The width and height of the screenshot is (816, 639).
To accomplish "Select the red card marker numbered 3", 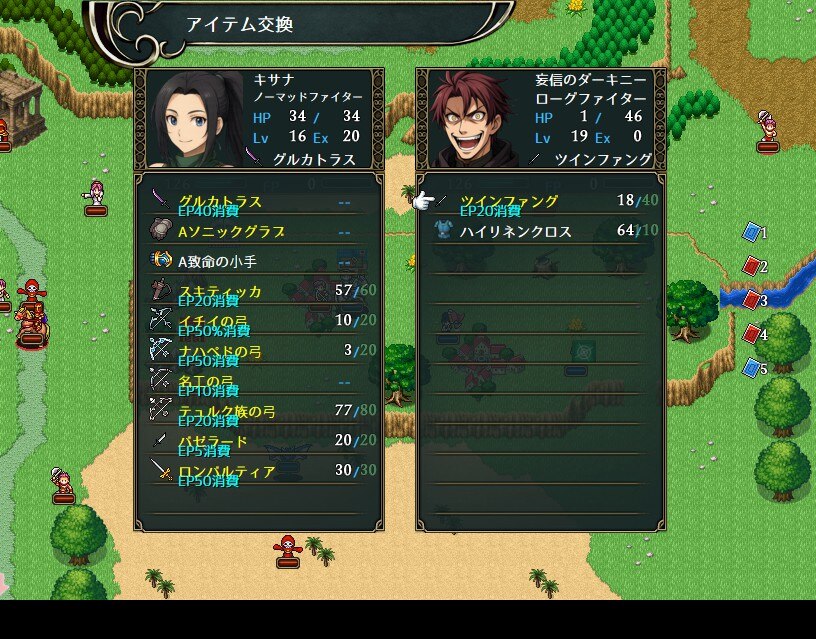I will pyautogui.click(x=753, y=300).
